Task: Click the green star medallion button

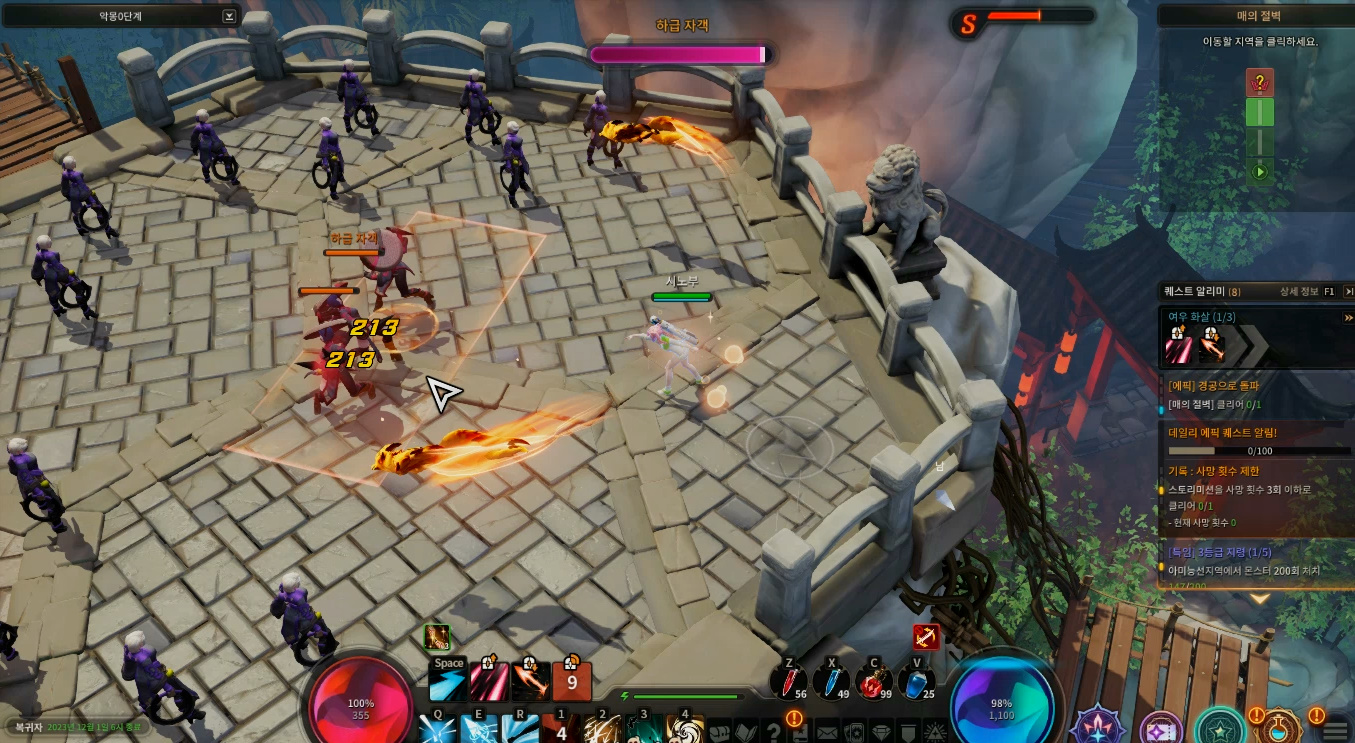Action: (x=1219, y=727)
